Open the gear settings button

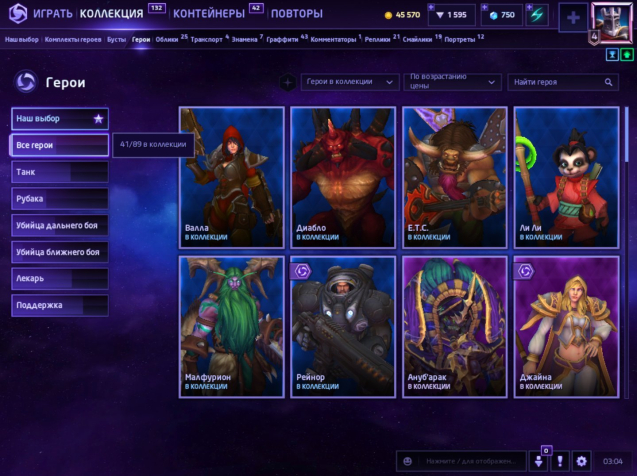tap(582, 461)
